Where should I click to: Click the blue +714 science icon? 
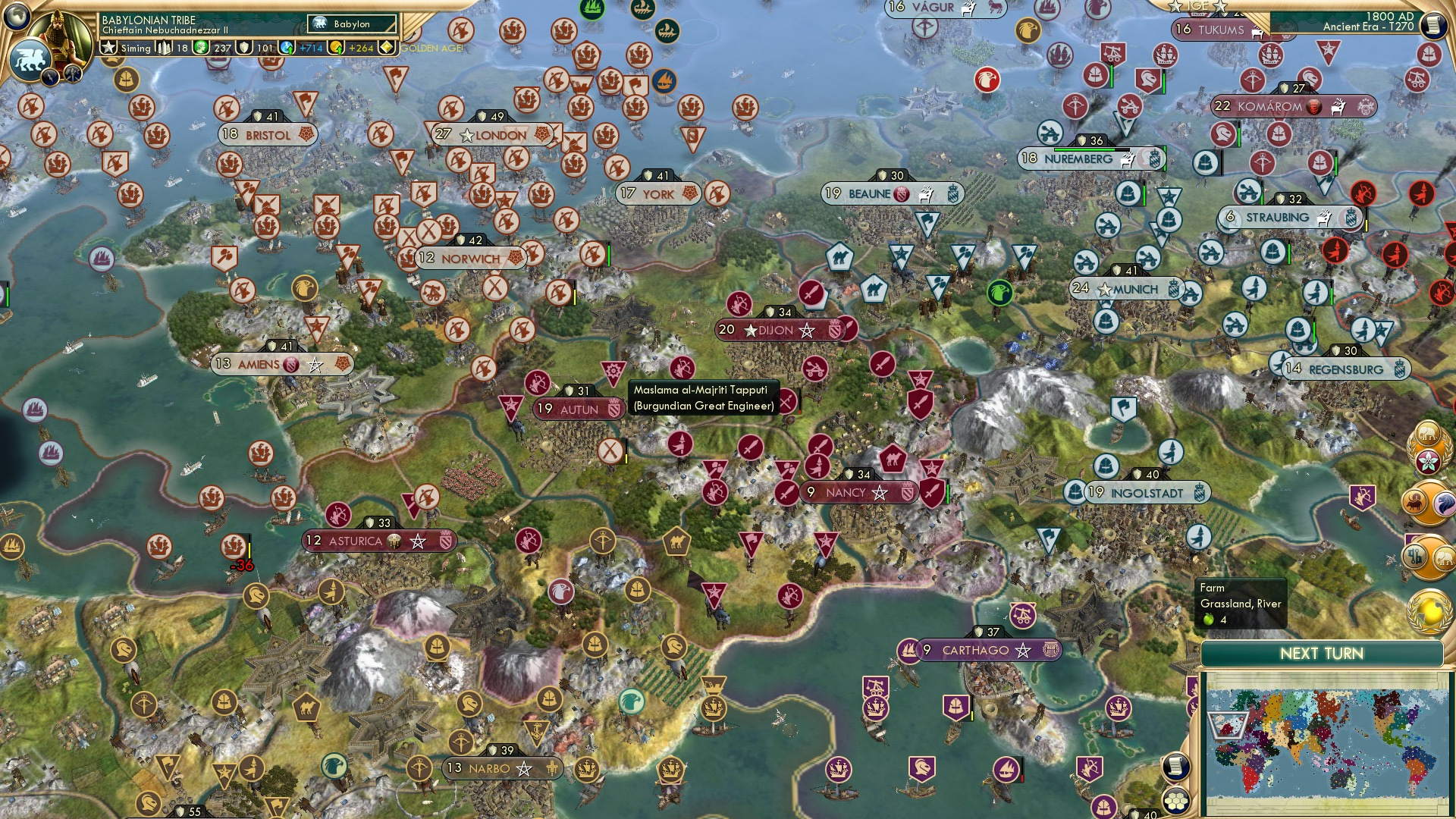click(x=287, y=48)
